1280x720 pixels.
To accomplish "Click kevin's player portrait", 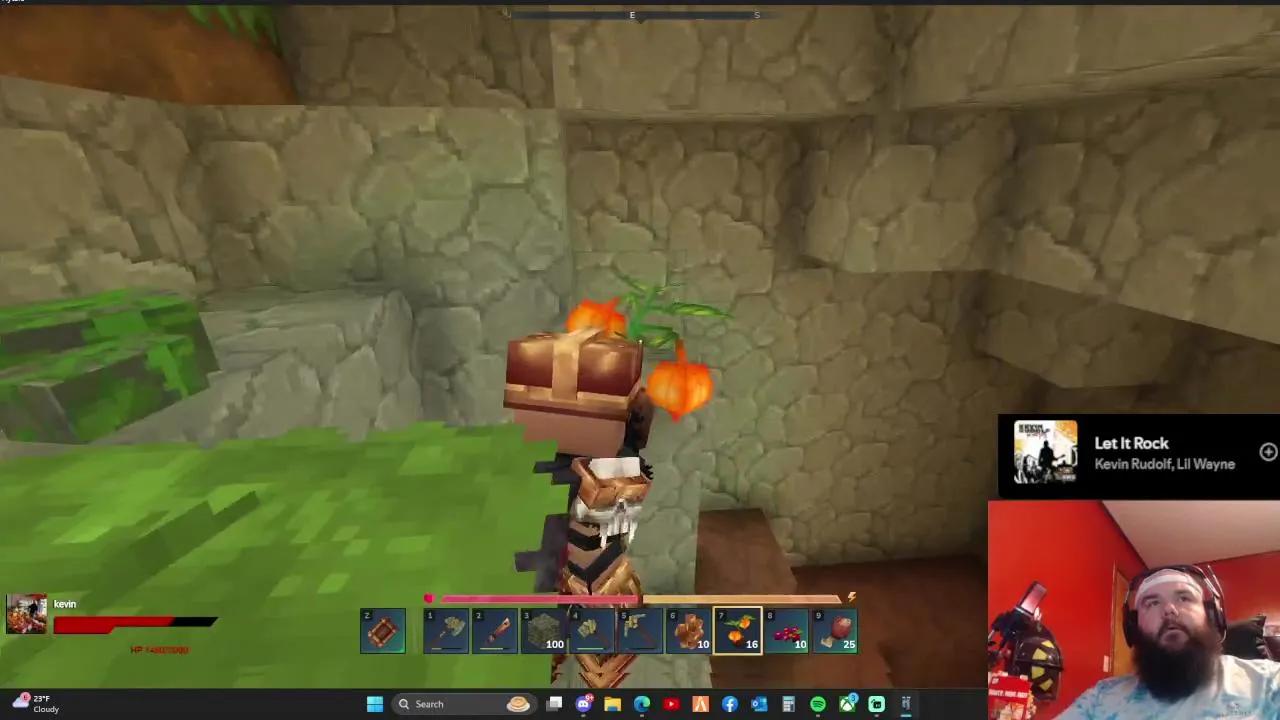I will pyautogui.click(x=27, y=612).
